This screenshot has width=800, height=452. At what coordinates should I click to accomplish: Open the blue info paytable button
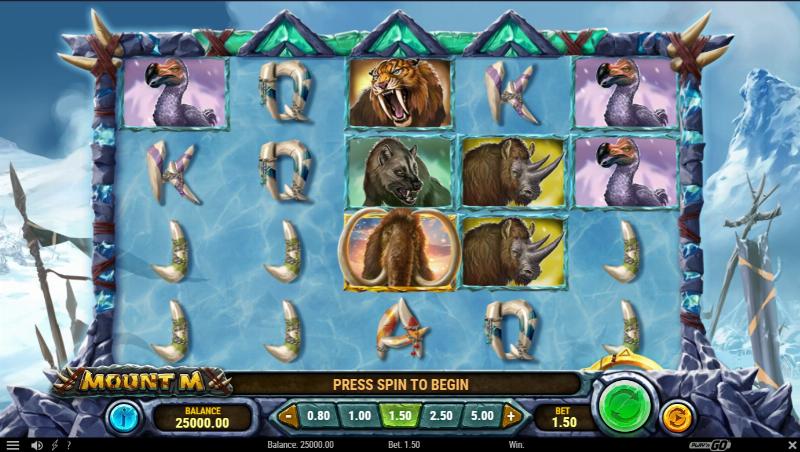123,415
